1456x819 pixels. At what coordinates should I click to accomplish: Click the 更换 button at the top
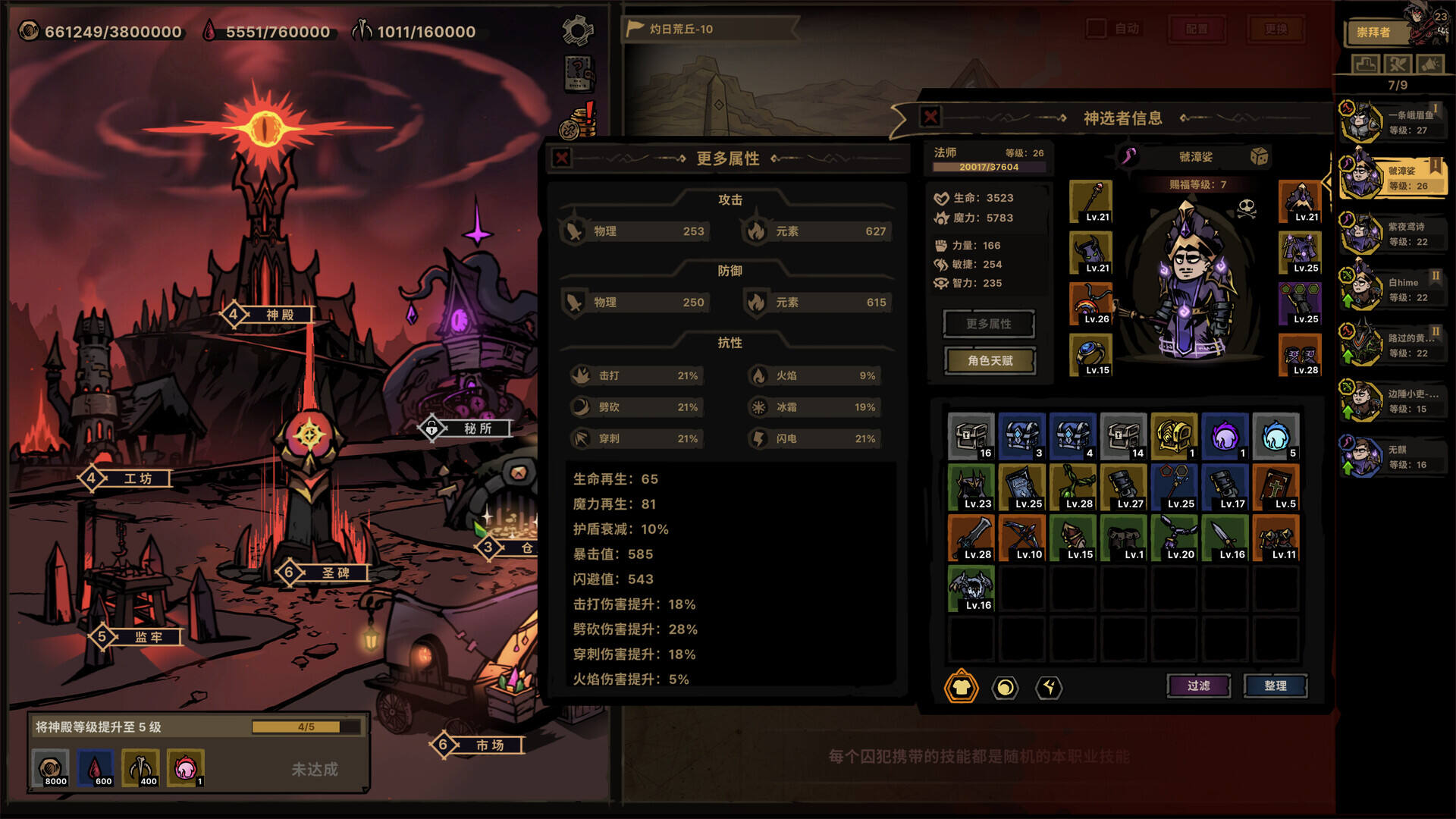pyautogui.click(x=1276, y=30)
